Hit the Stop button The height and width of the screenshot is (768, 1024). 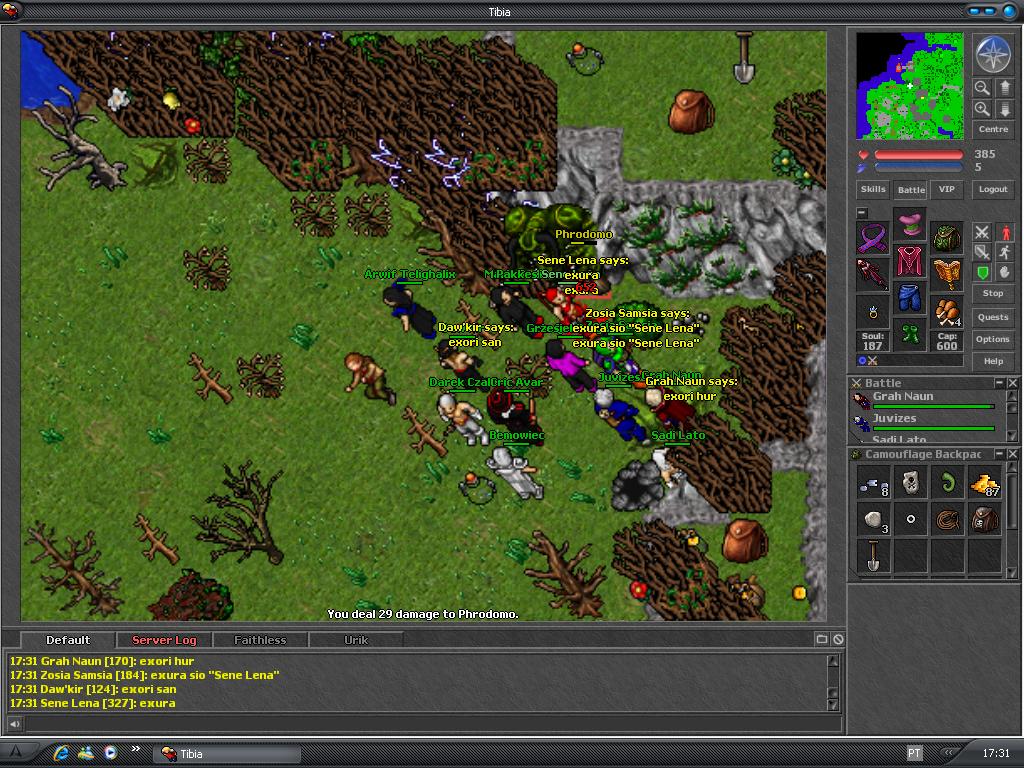coord(993,293)
